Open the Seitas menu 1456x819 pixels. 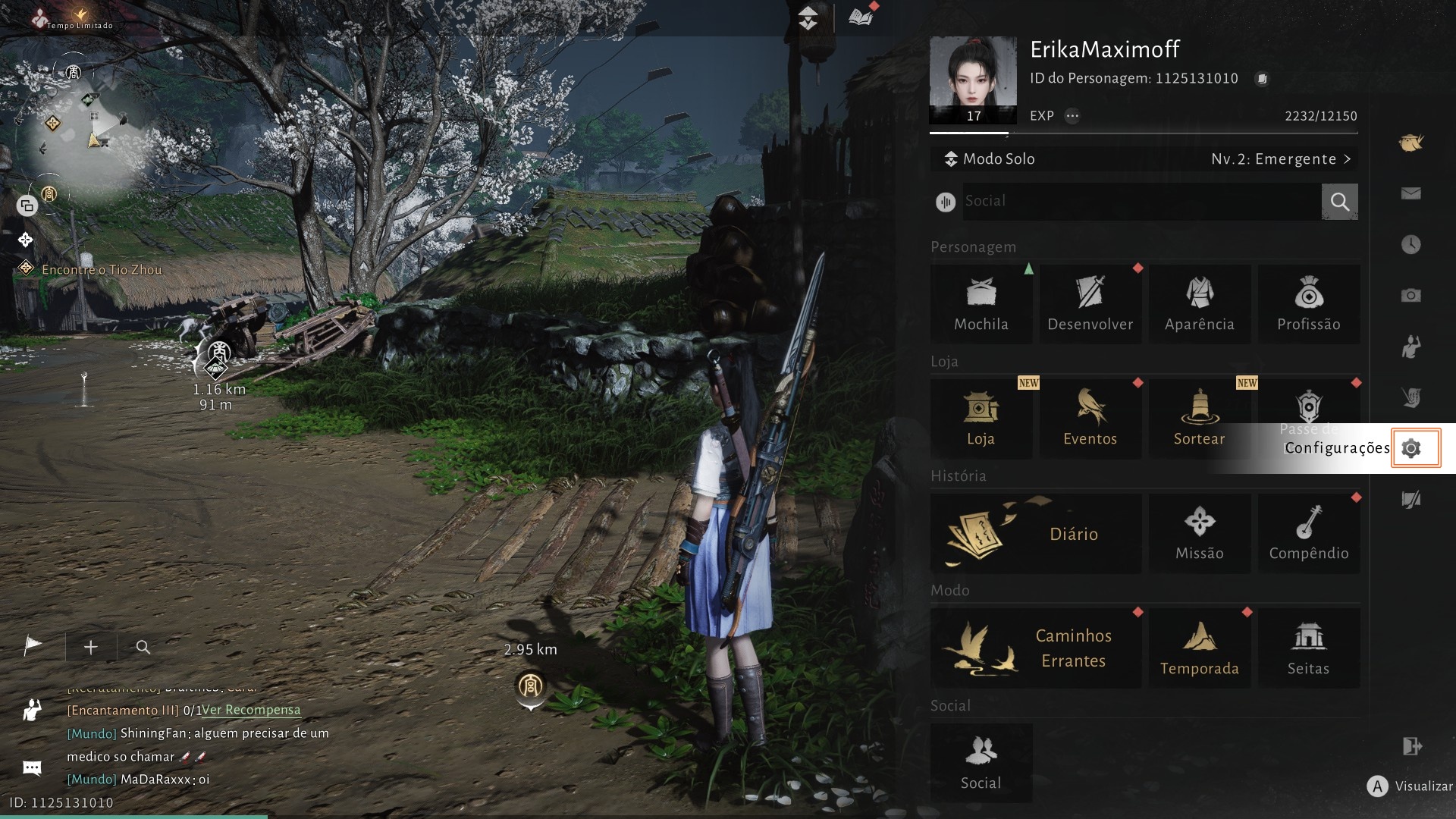pyautogui.click(x=1308, y=648)
